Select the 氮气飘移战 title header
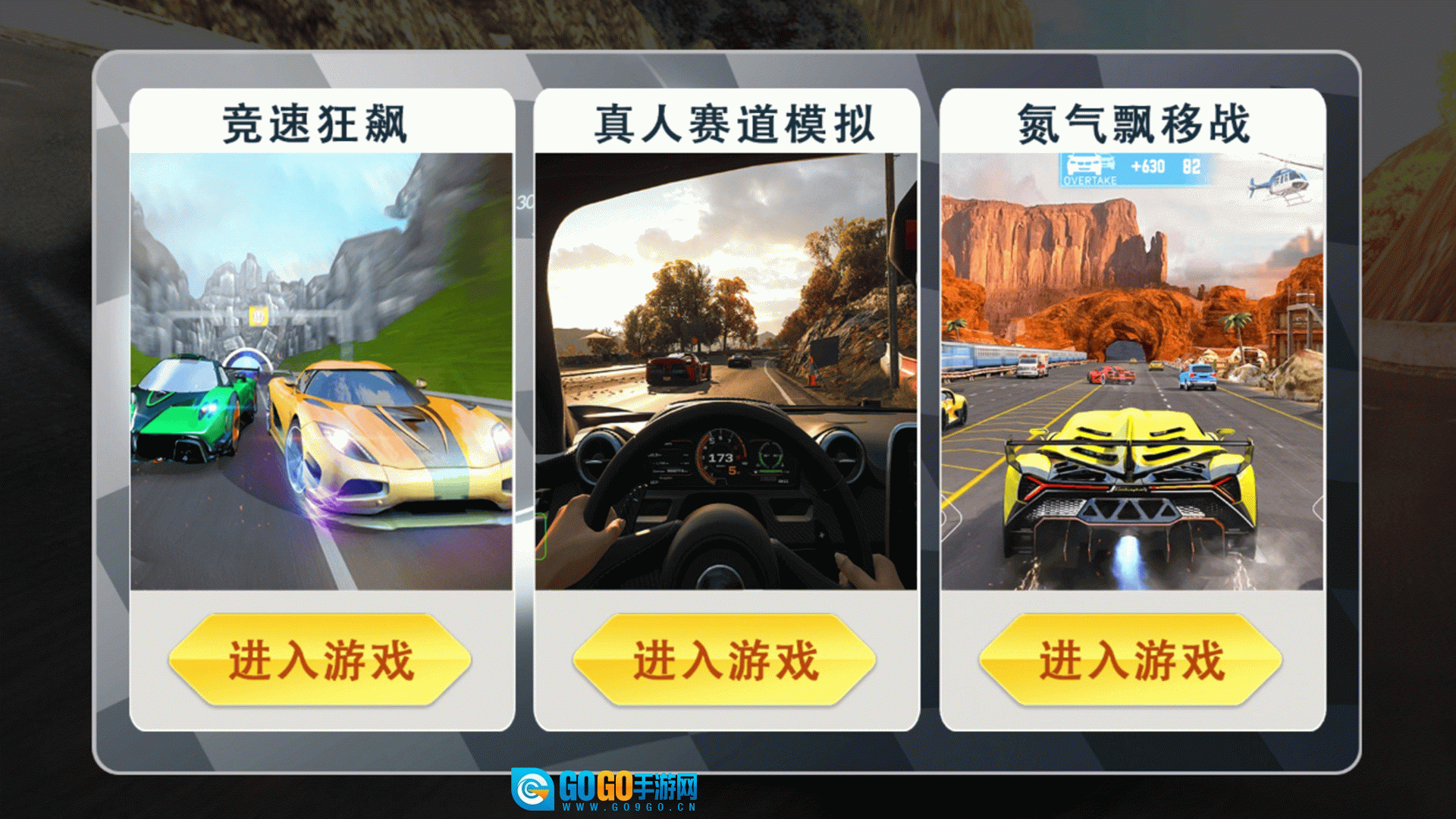 (x=1133, y=123)
